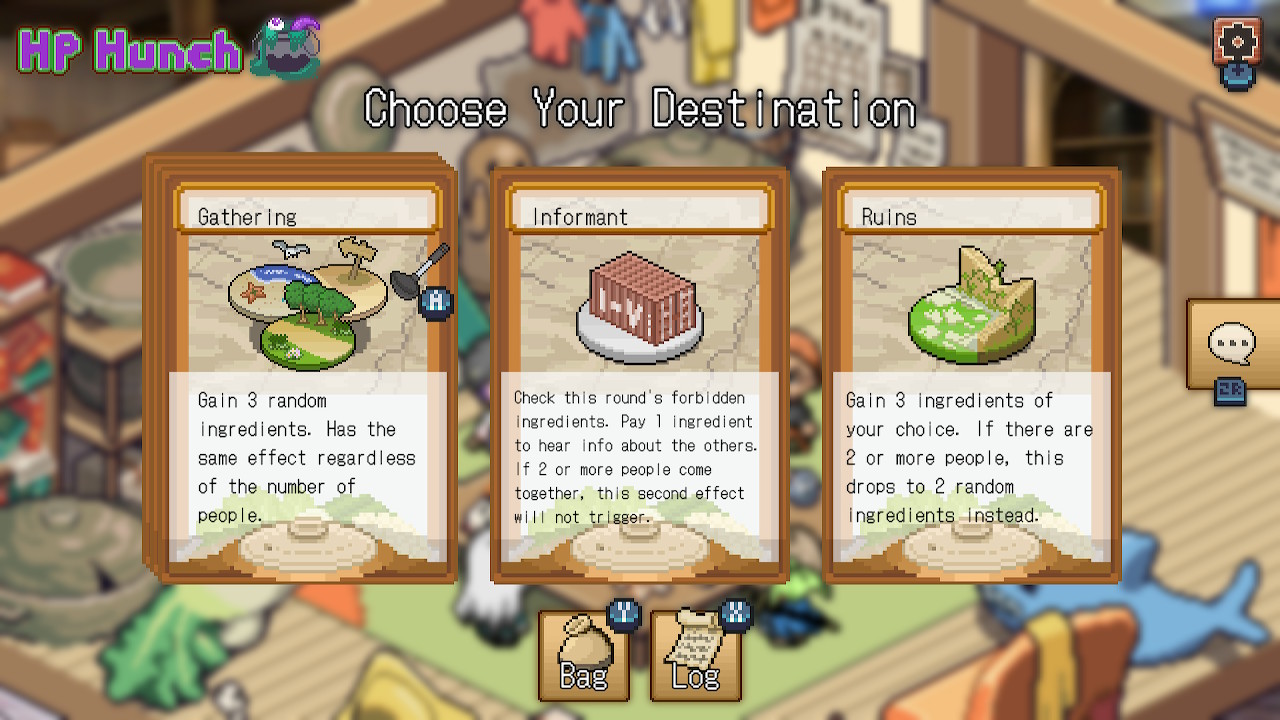Select the Informant destination card
The width and height of the screenshot is (1280, 720).
click(640, 375)
